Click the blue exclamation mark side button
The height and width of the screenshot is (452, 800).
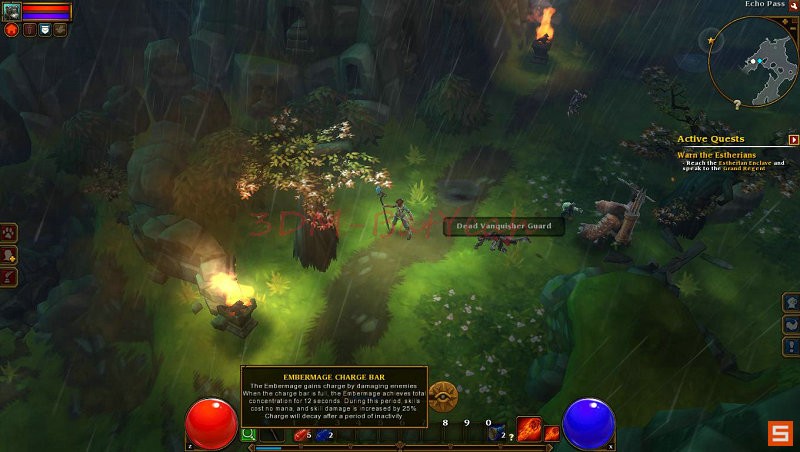(x=790, y=345)
